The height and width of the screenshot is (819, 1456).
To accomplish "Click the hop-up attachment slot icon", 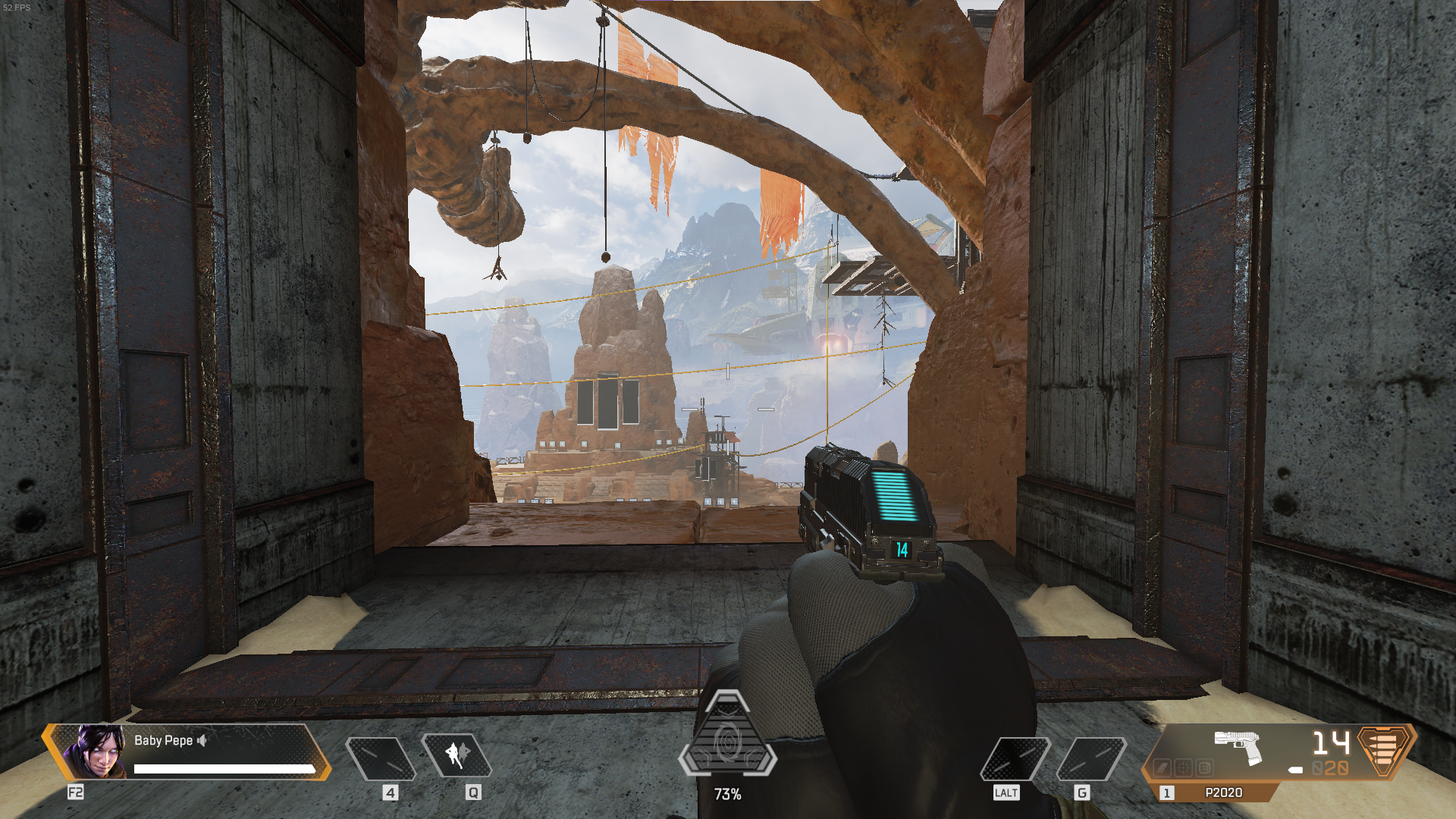I will coord(1205,767).
